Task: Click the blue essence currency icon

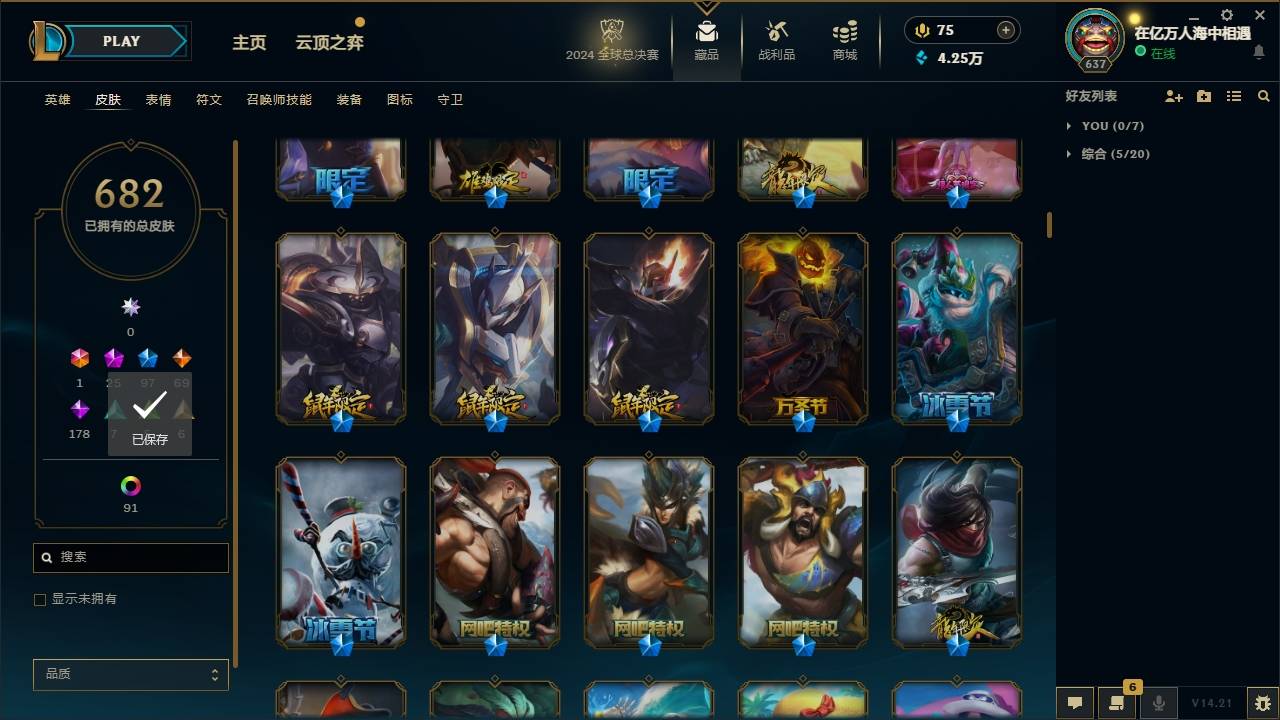Action: [922, 59]
